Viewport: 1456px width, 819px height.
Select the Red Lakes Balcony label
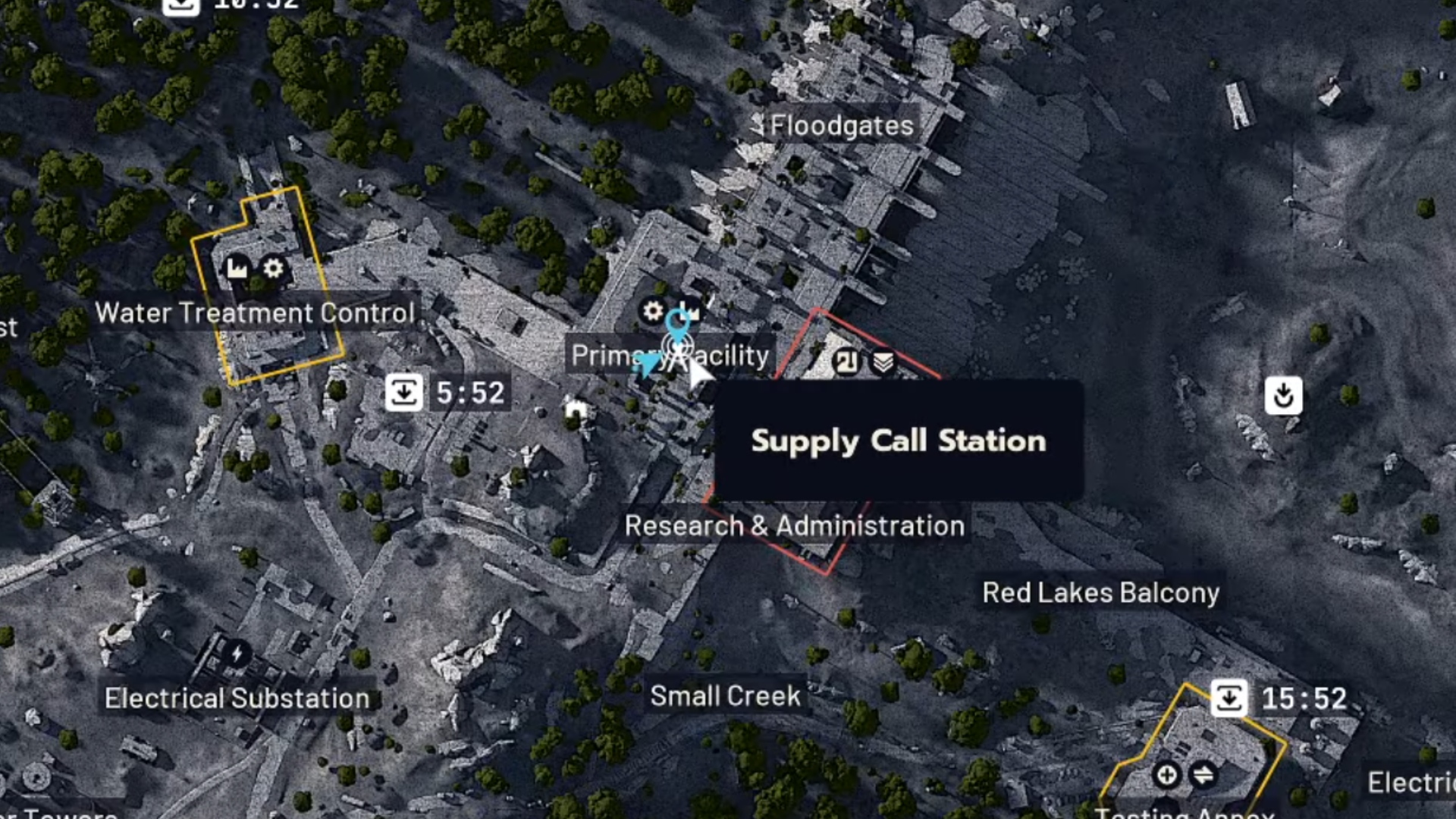point(1100,593)
